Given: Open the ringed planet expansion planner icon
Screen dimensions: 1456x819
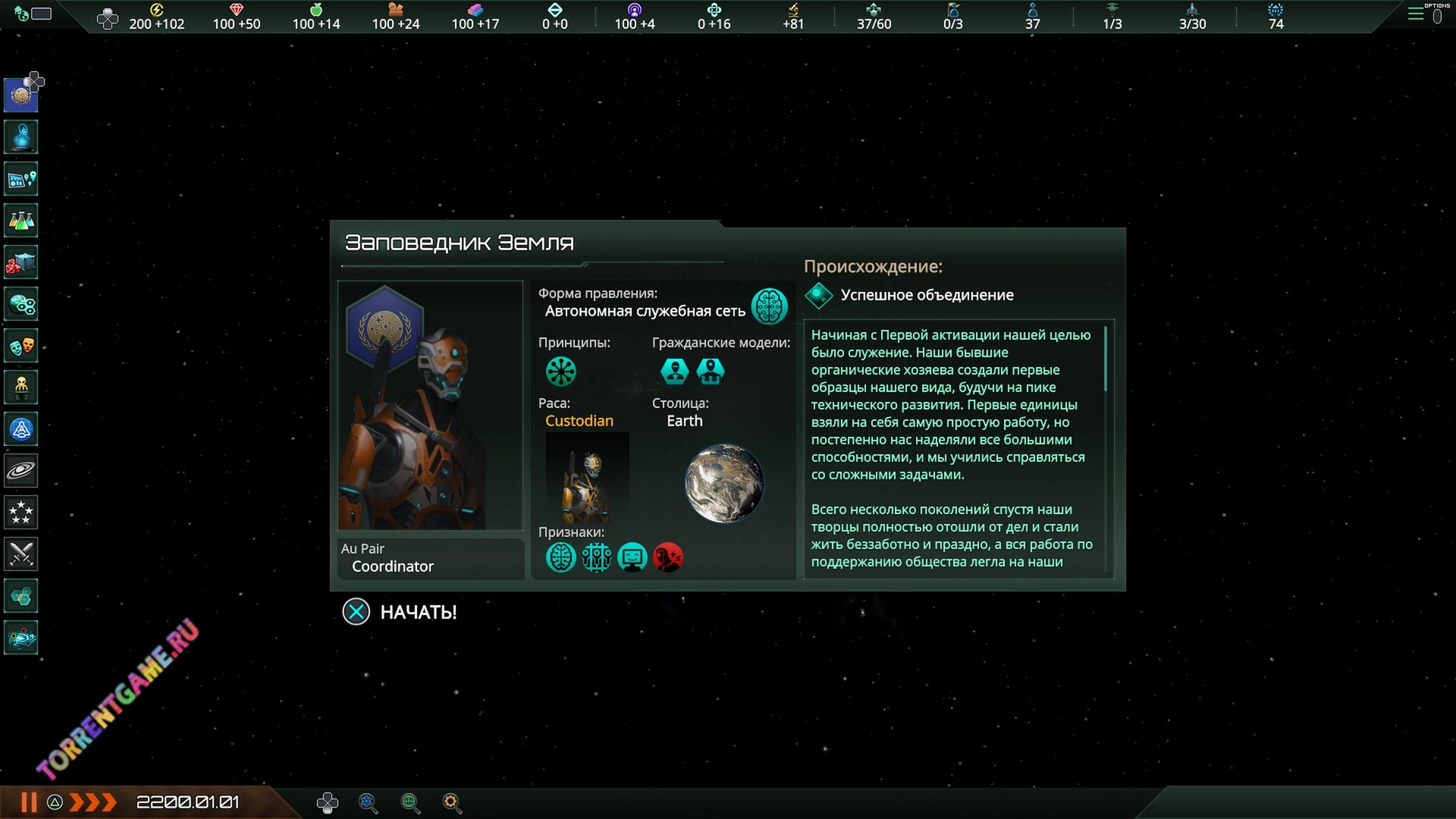Looking at the screenshot, I should coord(21,471).
